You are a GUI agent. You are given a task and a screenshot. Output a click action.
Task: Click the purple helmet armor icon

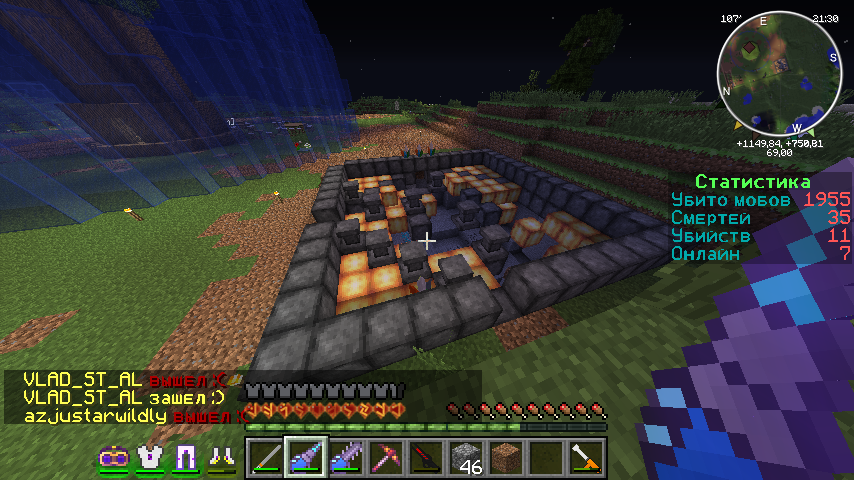click(112, 457)
